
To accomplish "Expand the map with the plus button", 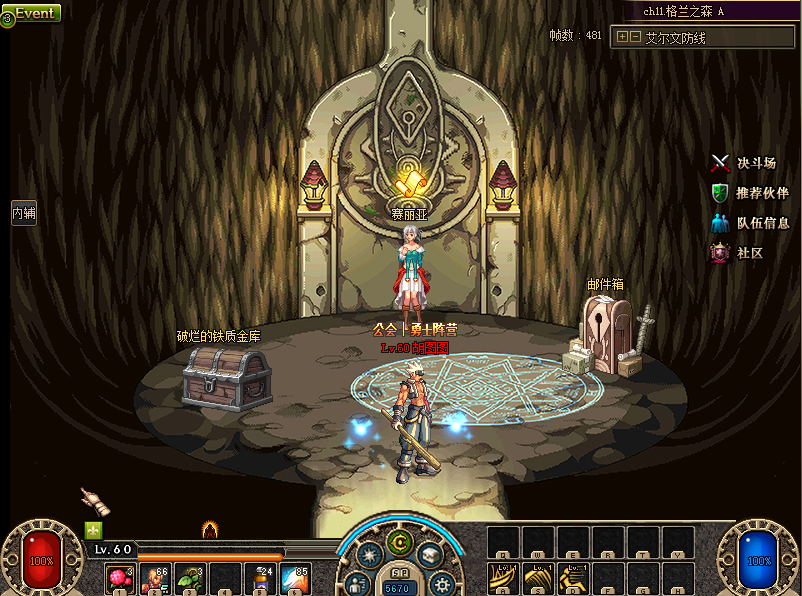I will 623,37.
